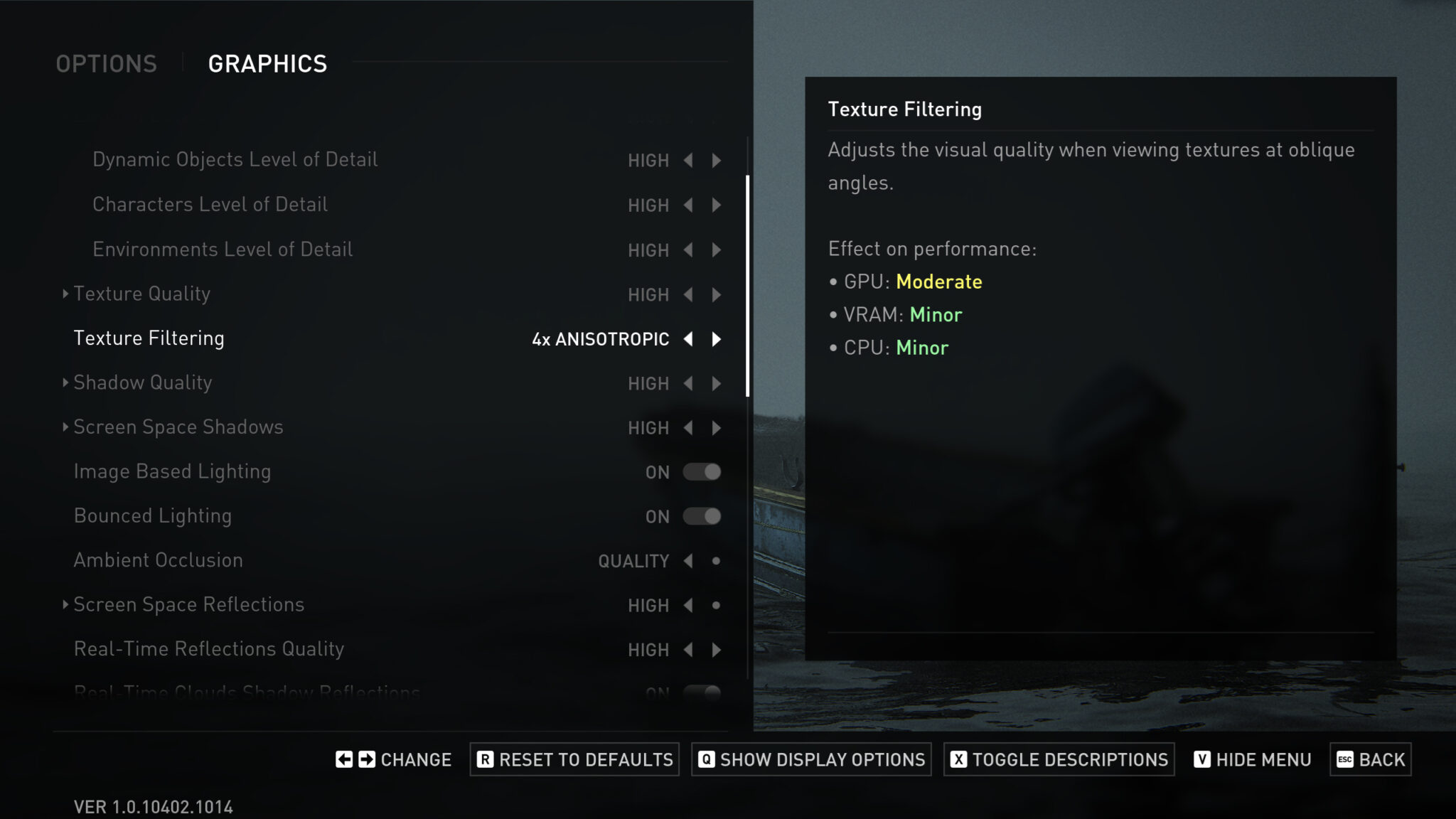Disable the Image Based Lighting toggle
The width and height of the screenshot is (1456, 819).
(x=702, y=471)
